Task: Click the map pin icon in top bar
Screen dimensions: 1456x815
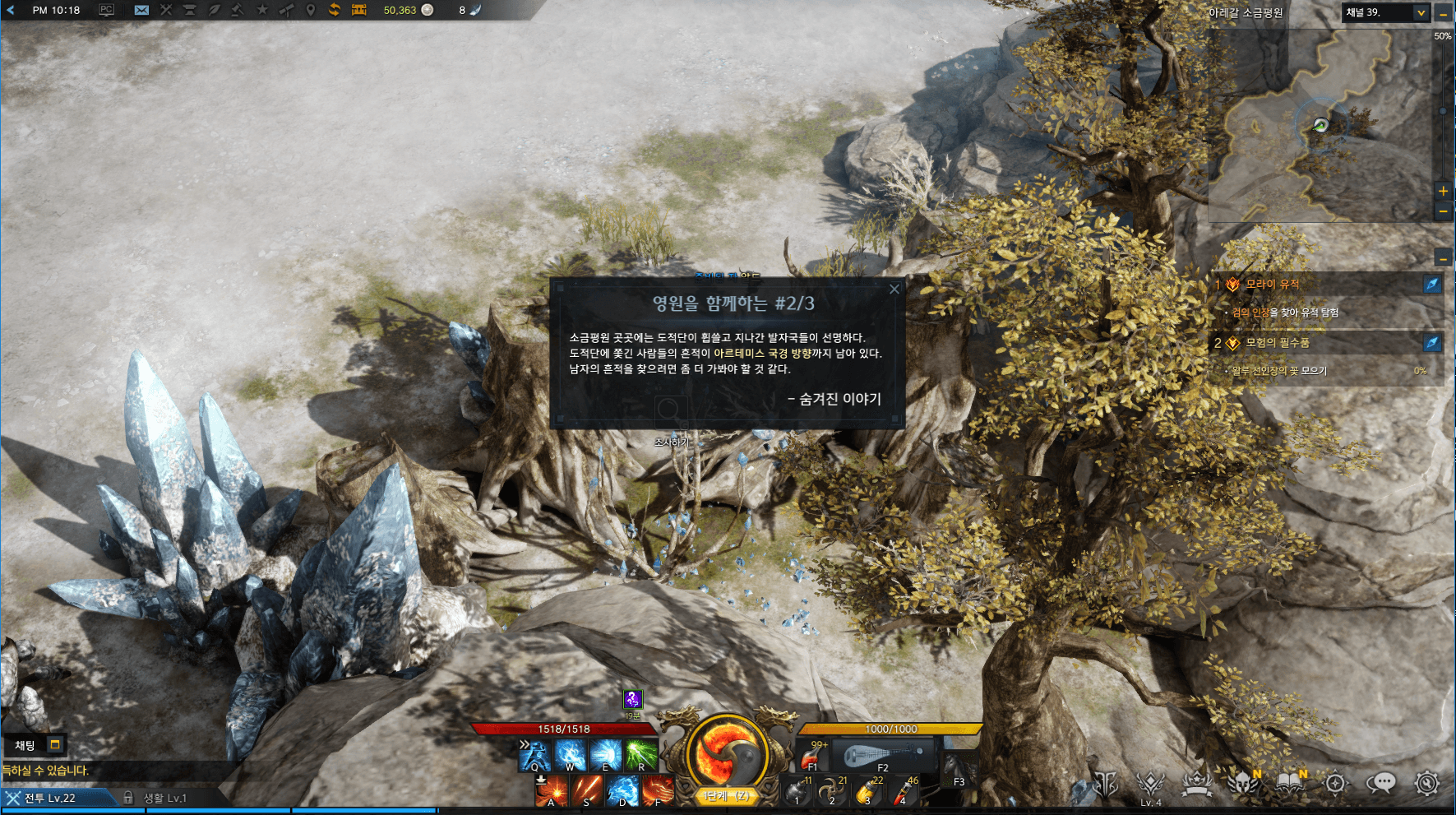Action: 310,10
